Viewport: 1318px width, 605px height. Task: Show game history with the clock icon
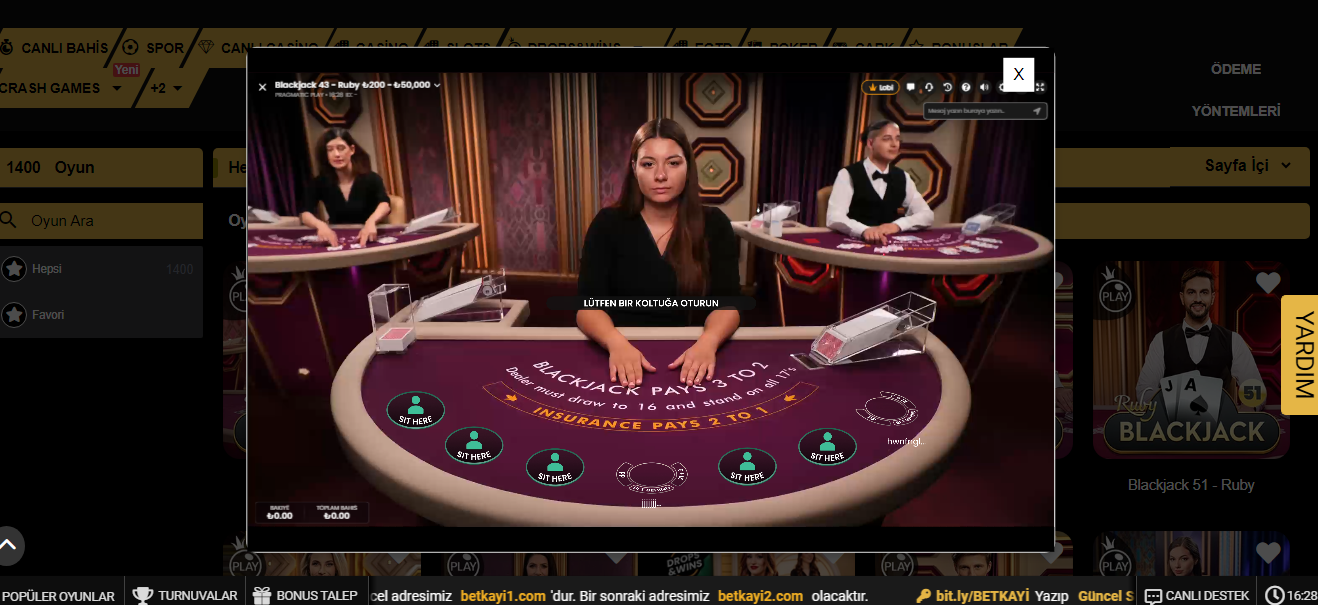[x=948, y=87]
